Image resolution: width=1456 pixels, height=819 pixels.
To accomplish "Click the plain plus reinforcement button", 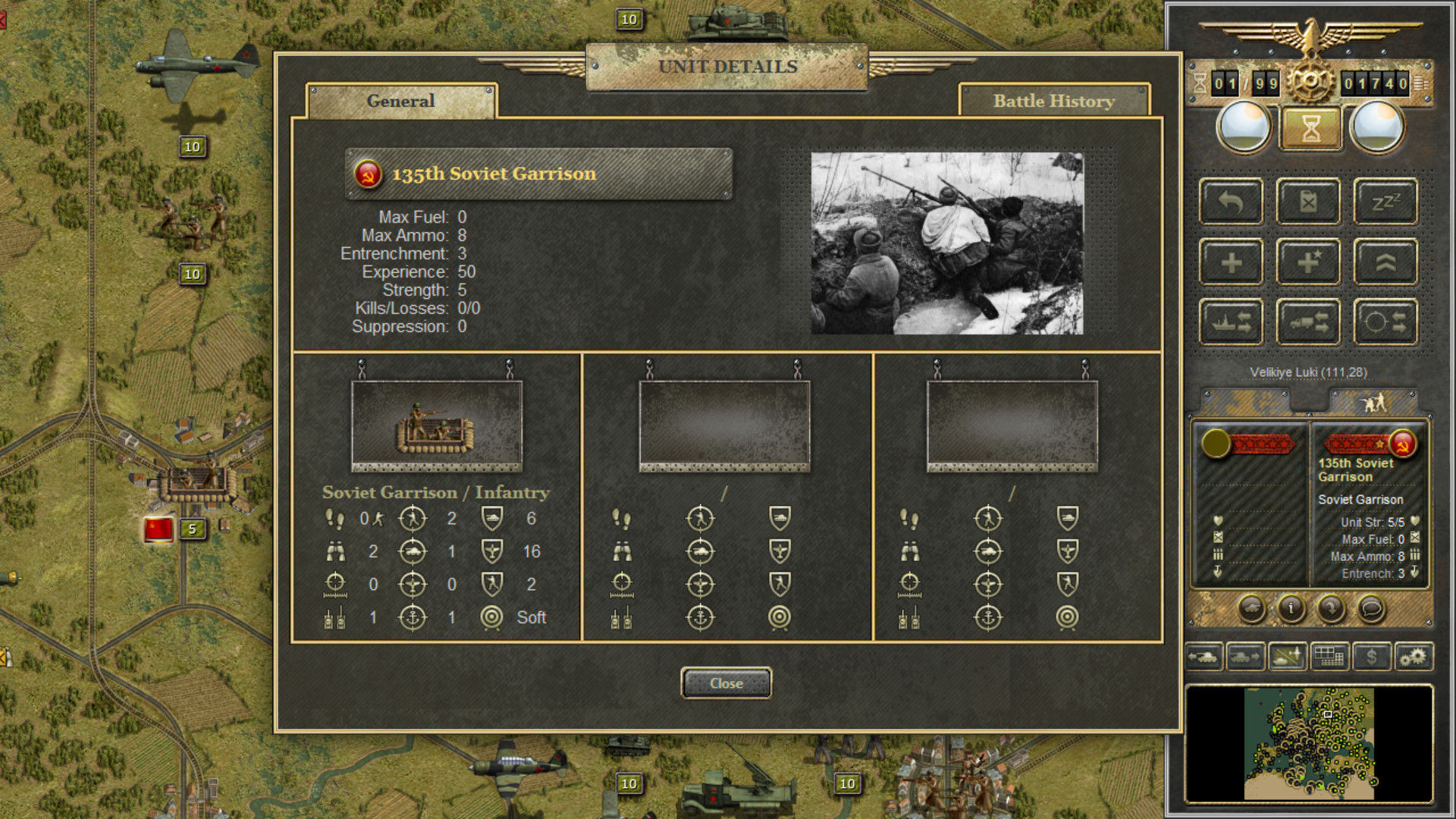I will (x=1231, y=262).
